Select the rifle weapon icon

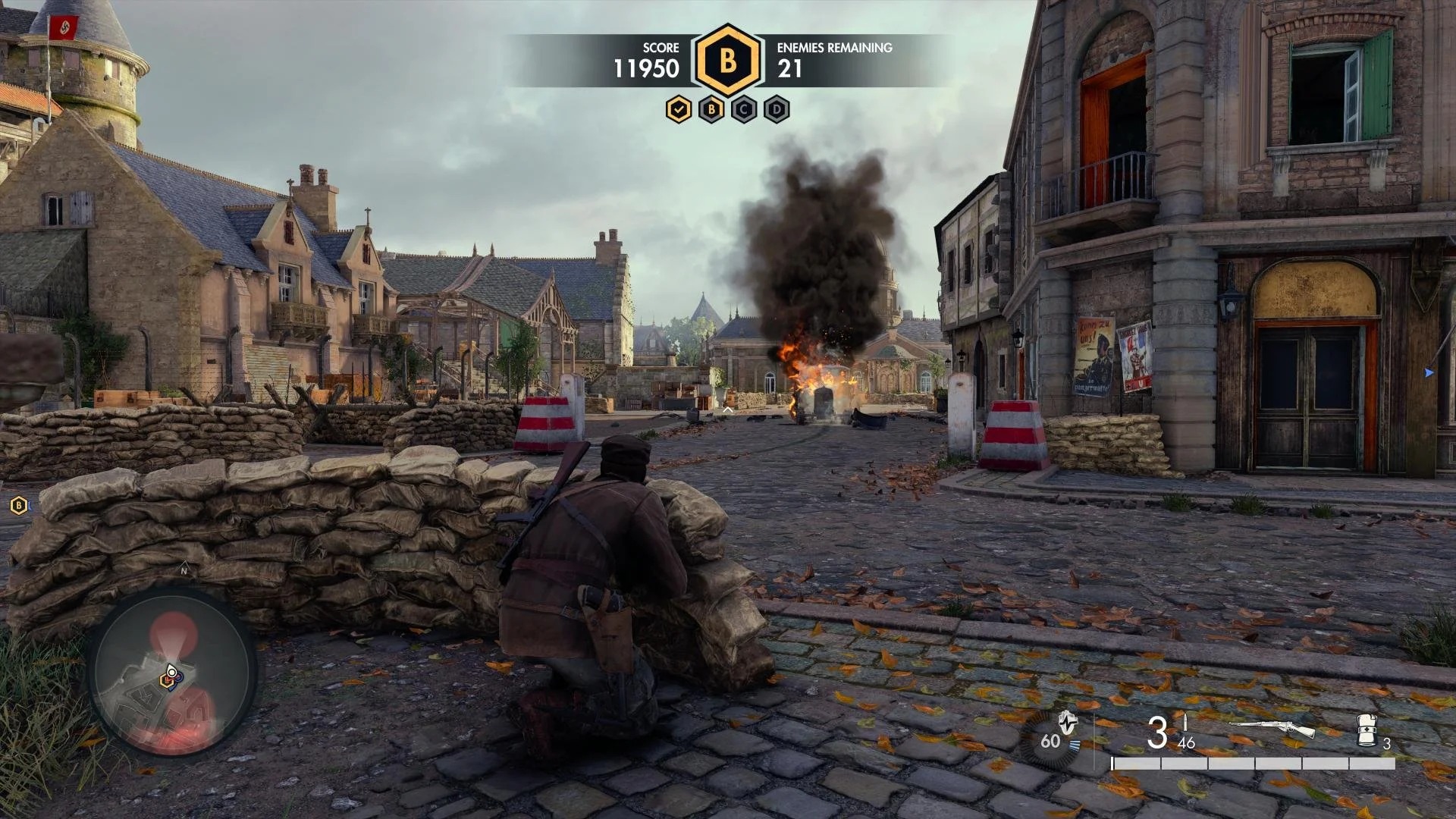click(1272, 730)
